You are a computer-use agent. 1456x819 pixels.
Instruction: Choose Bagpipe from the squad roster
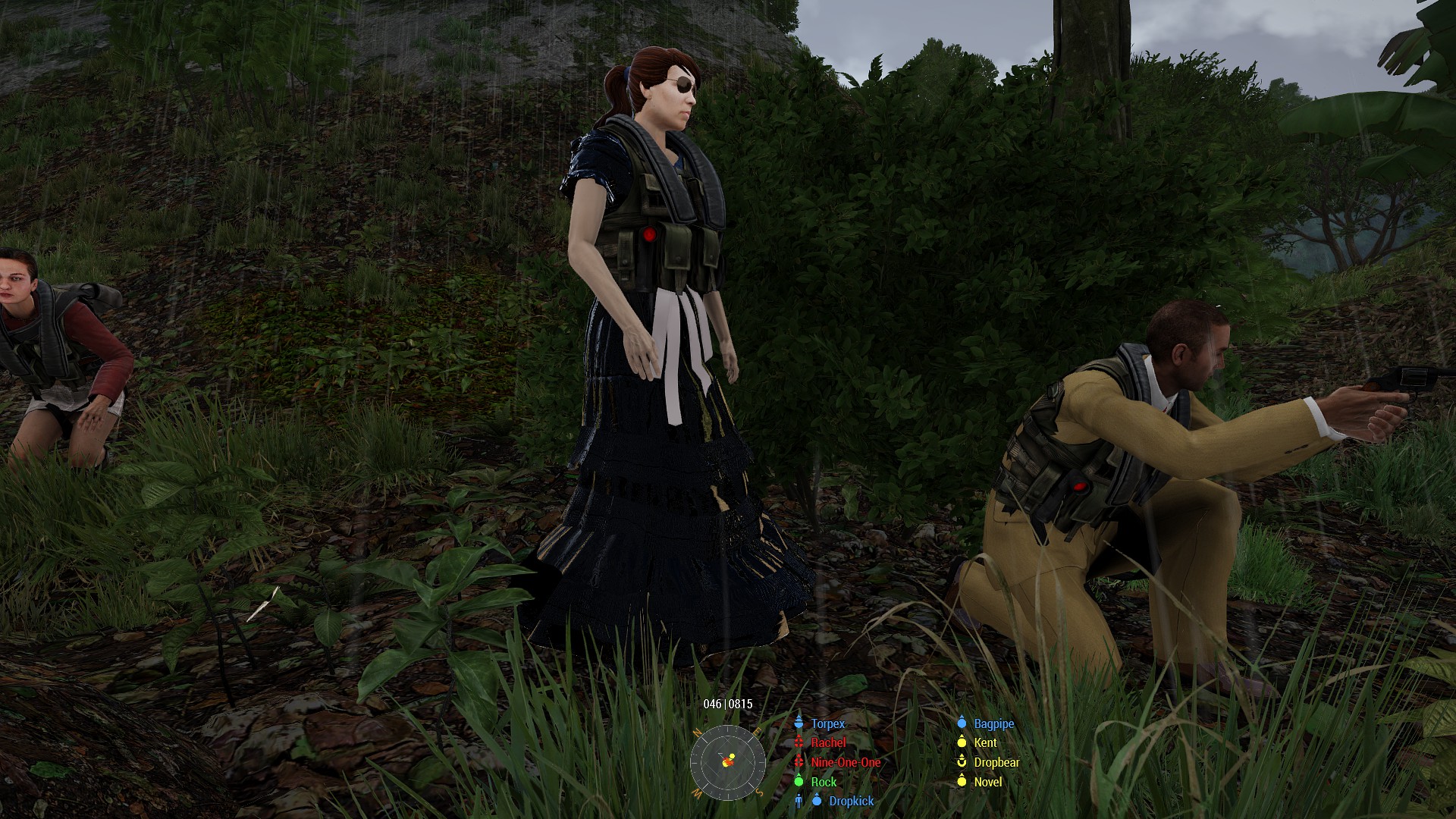(x=993, y=723)
